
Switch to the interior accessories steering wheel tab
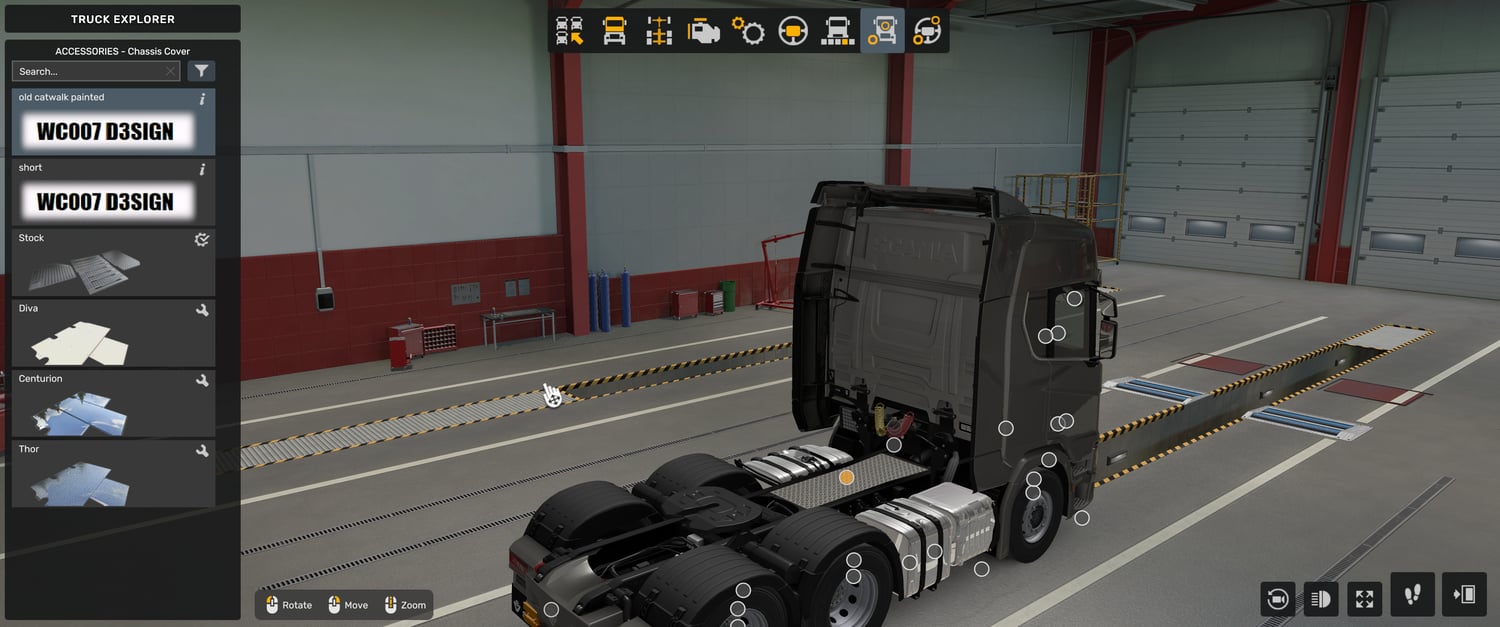[927, 31]
